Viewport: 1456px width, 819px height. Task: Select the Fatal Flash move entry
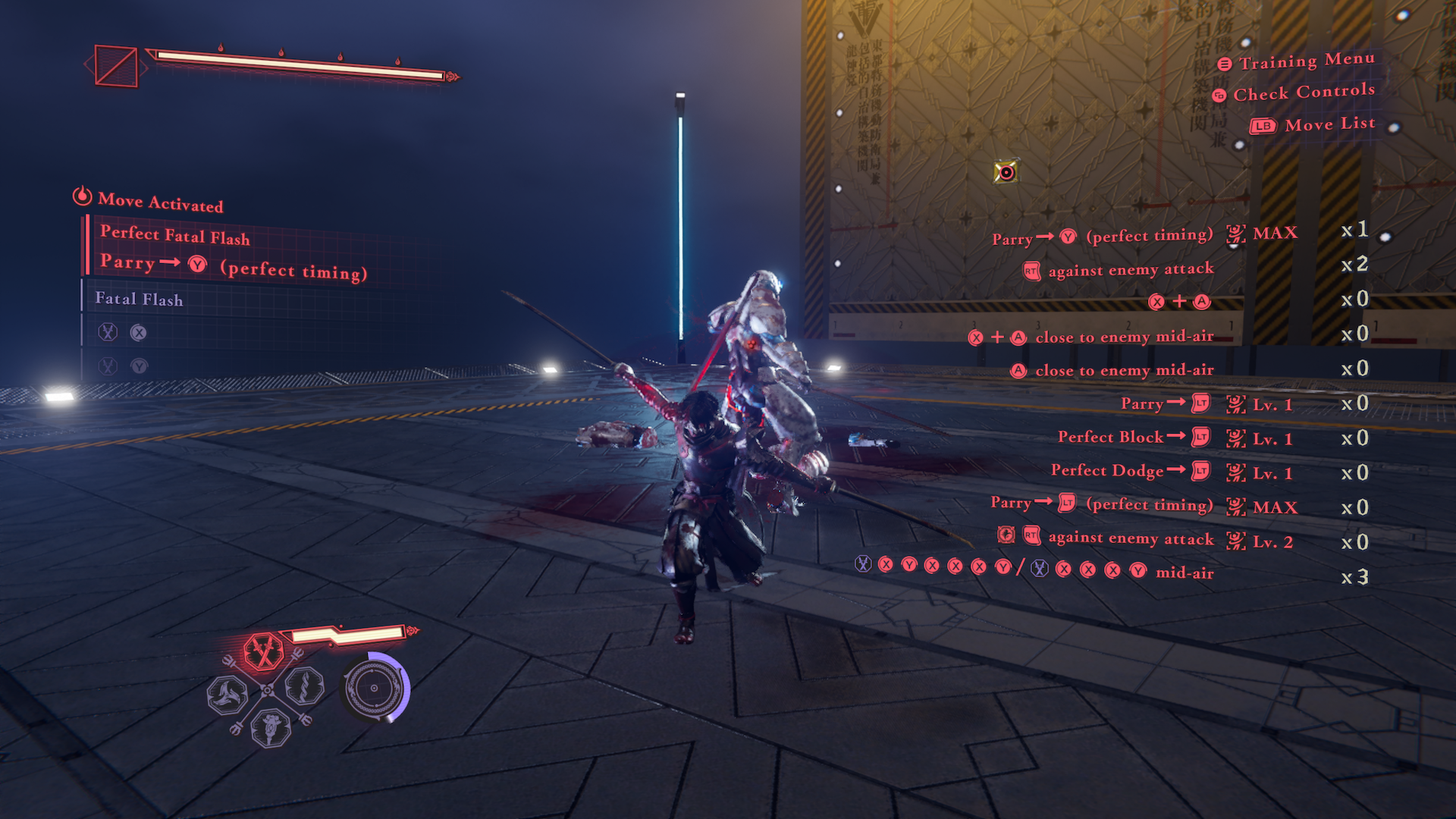(x=140, y=299)
